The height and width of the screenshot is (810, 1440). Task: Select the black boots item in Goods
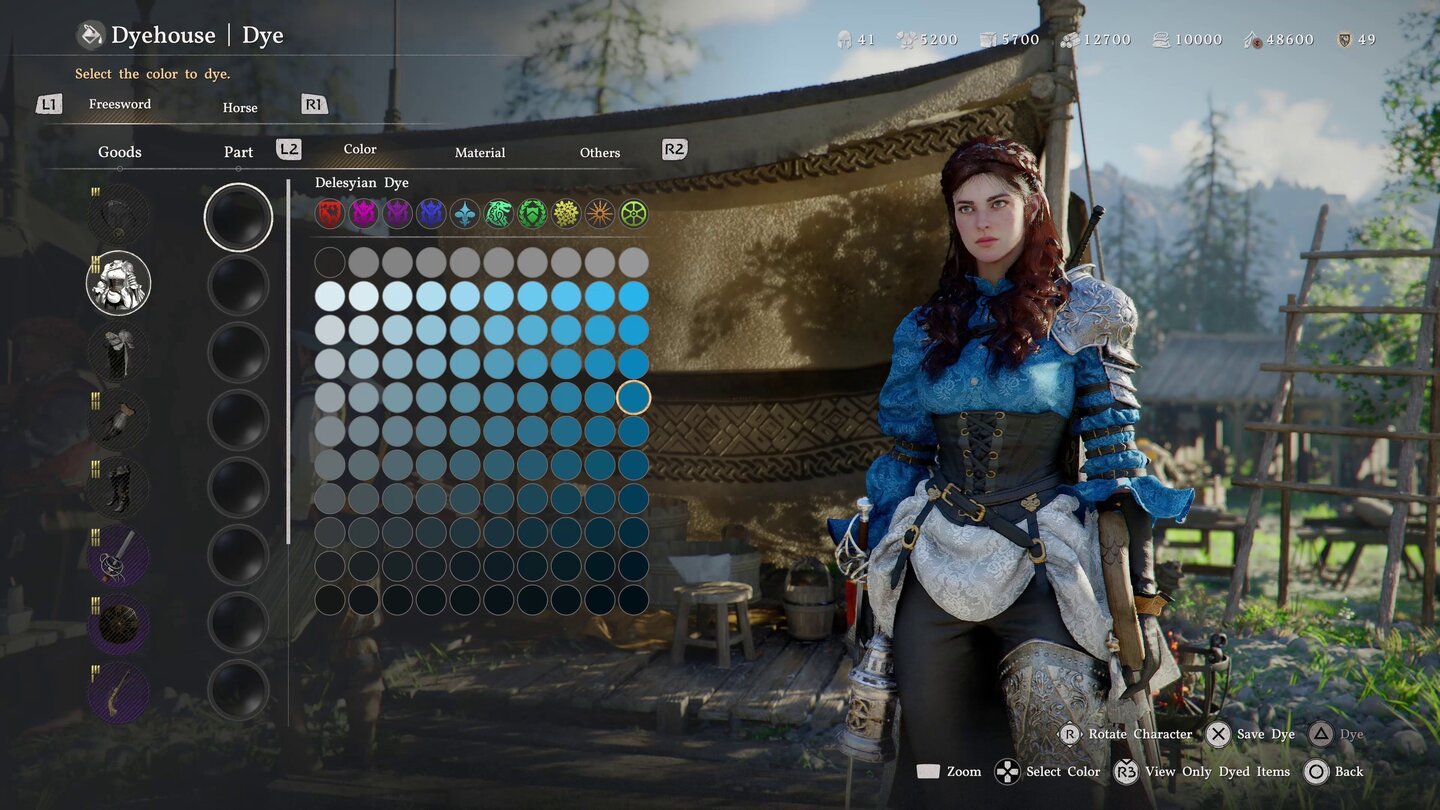pos(119,488)
